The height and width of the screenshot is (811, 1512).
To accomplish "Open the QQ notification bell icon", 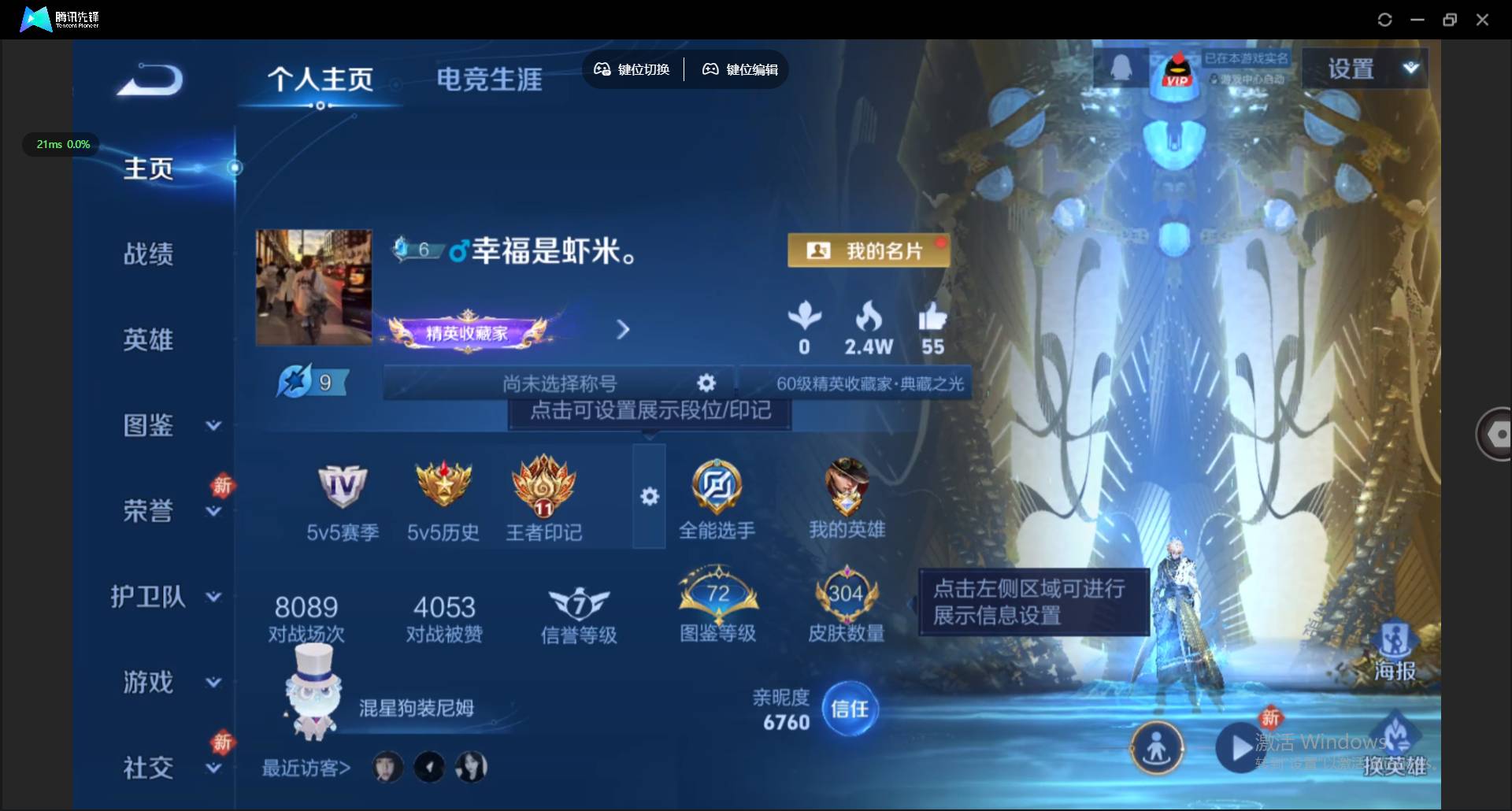I will [x=1120, y=67].
